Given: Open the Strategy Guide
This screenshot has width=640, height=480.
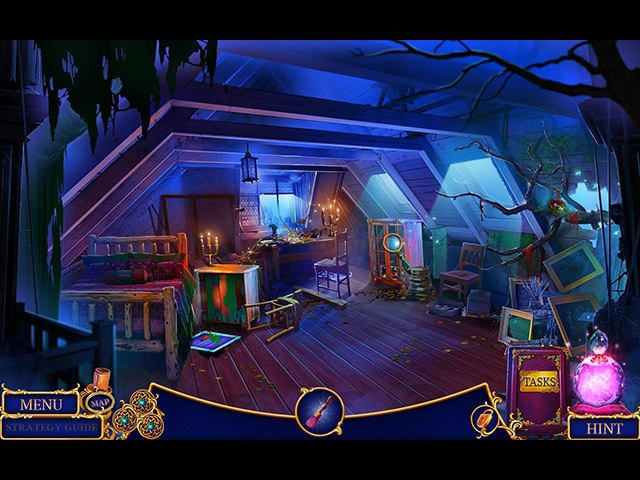Looking at the screenshot, I should point(50,427).
